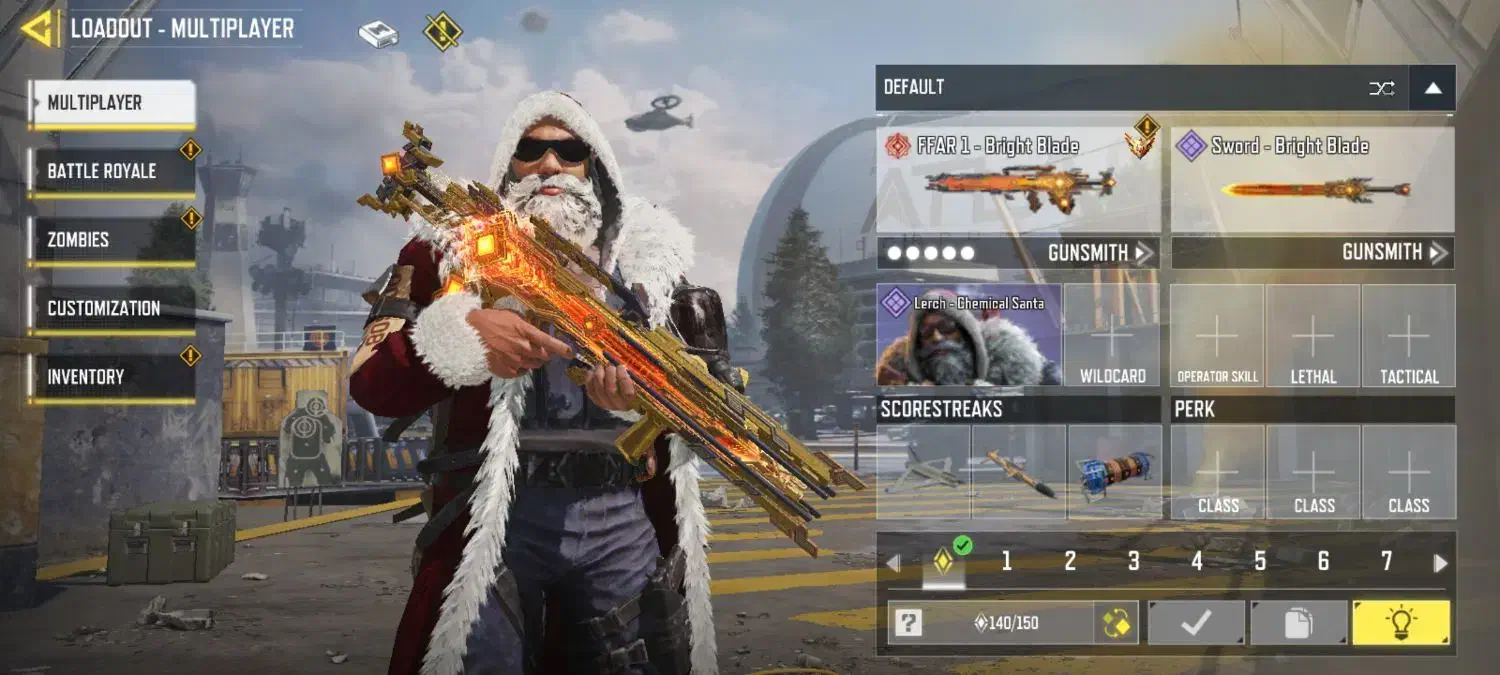This screenshot has width=1500, height=675.
Task: Select the FFAR 1 Bright Blade weapon
Action: click(x=1018, y=180)
